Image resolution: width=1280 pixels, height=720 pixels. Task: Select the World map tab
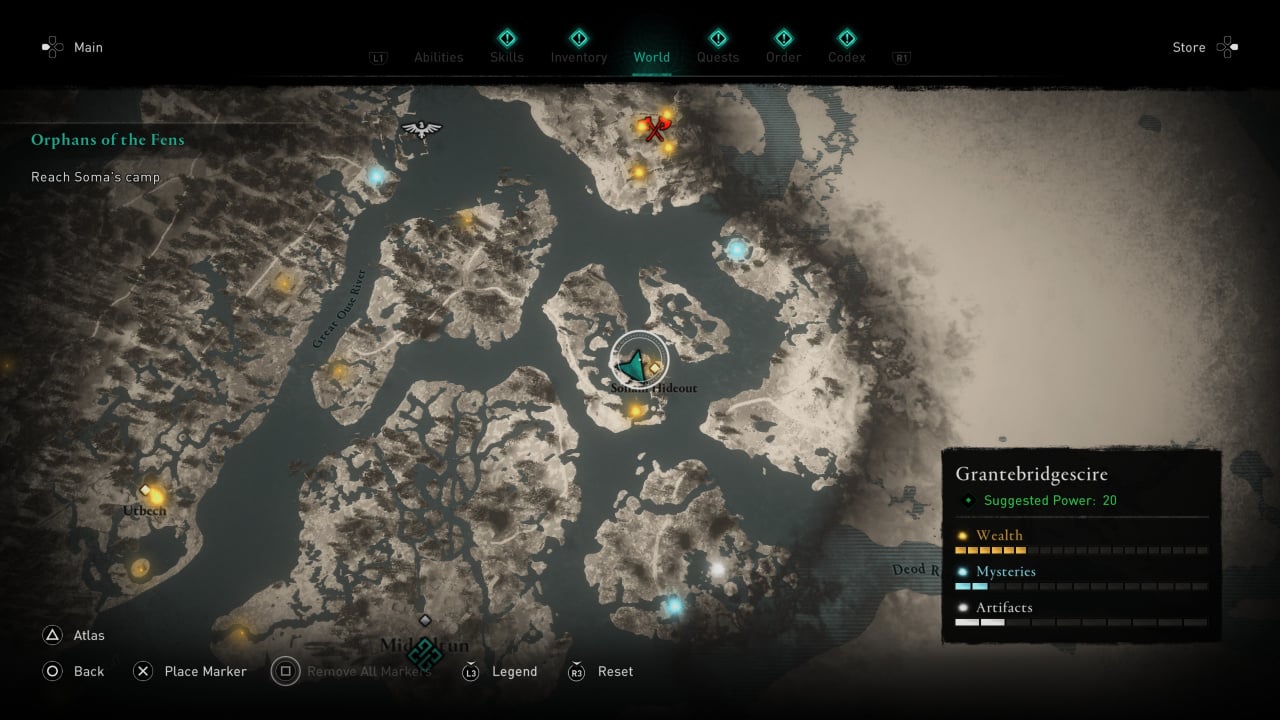pos(651,57)
